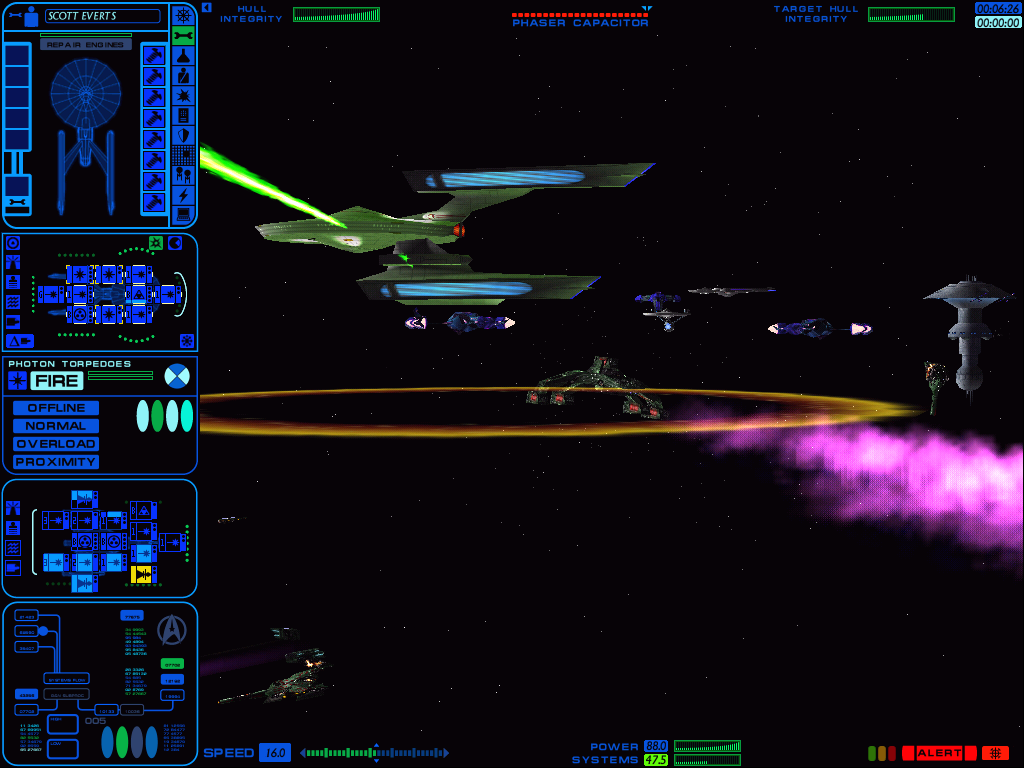The width and height of the screenshot is (1024, 768).
Task: Show the lightning bolt power panel
Action: tap(183, 194)
